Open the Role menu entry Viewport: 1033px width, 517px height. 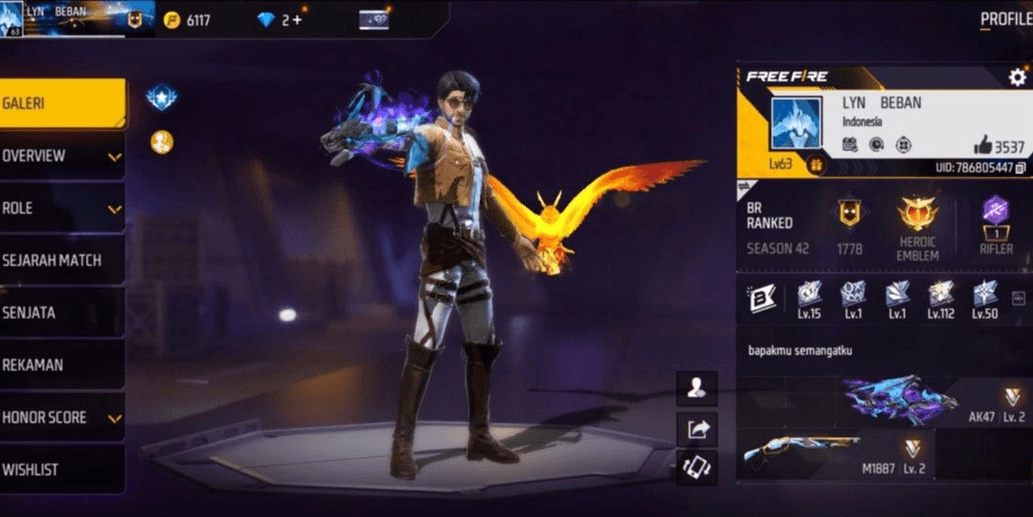pyautogui.click(x=60, y=208)
